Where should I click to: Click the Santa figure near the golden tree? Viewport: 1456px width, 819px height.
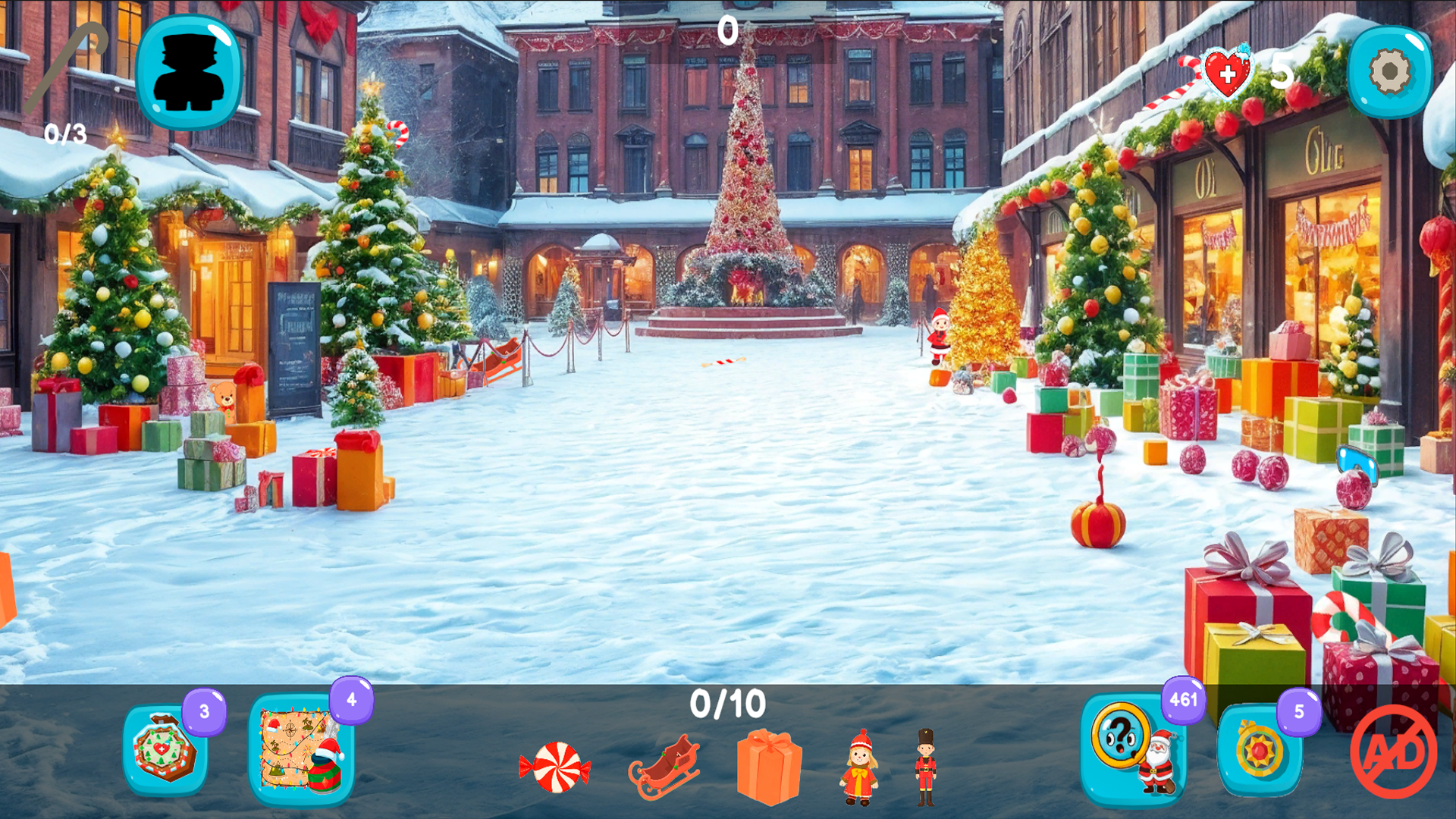937,336
